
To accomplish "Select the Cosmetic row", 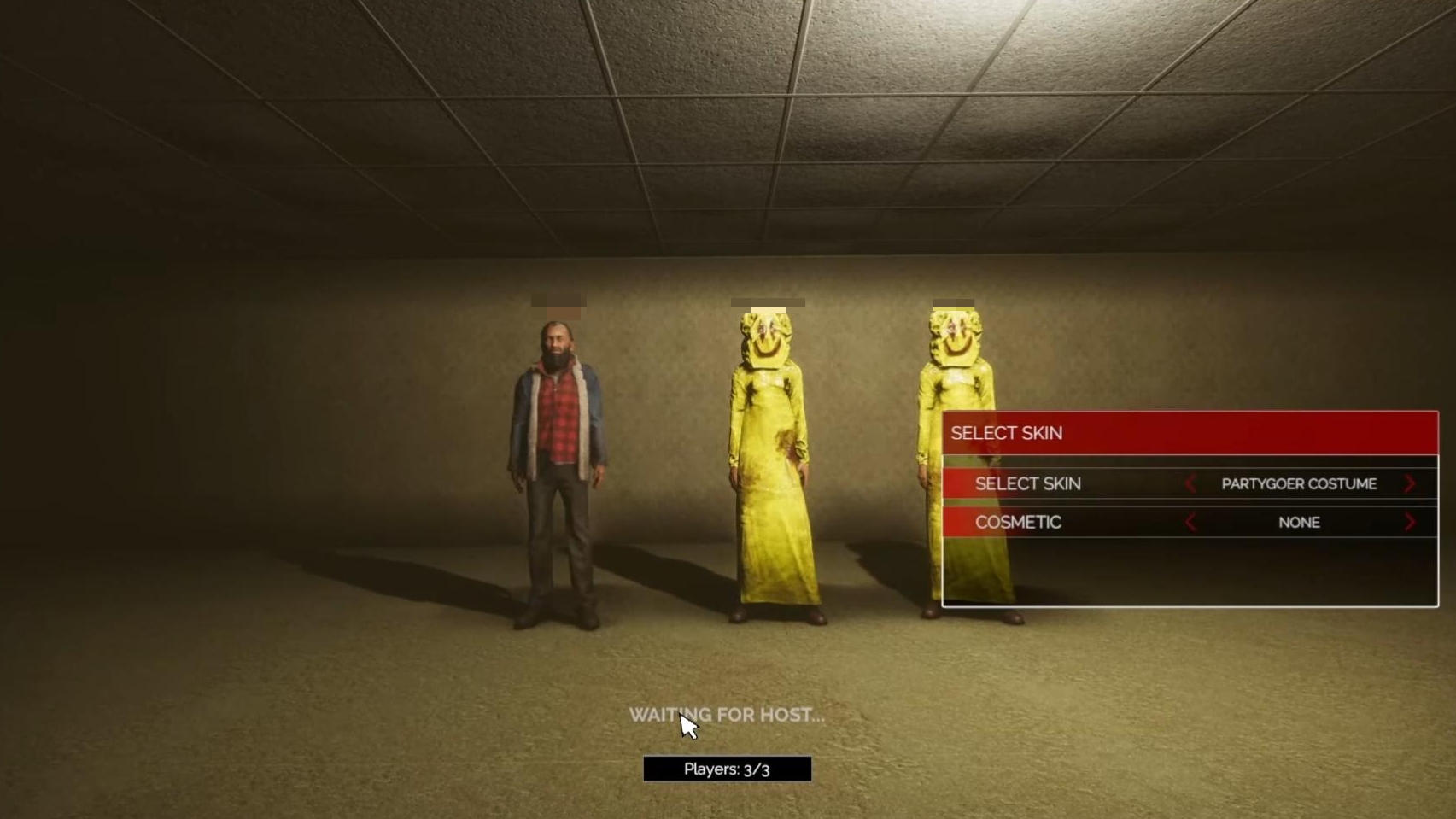I will click(1018, 523).
